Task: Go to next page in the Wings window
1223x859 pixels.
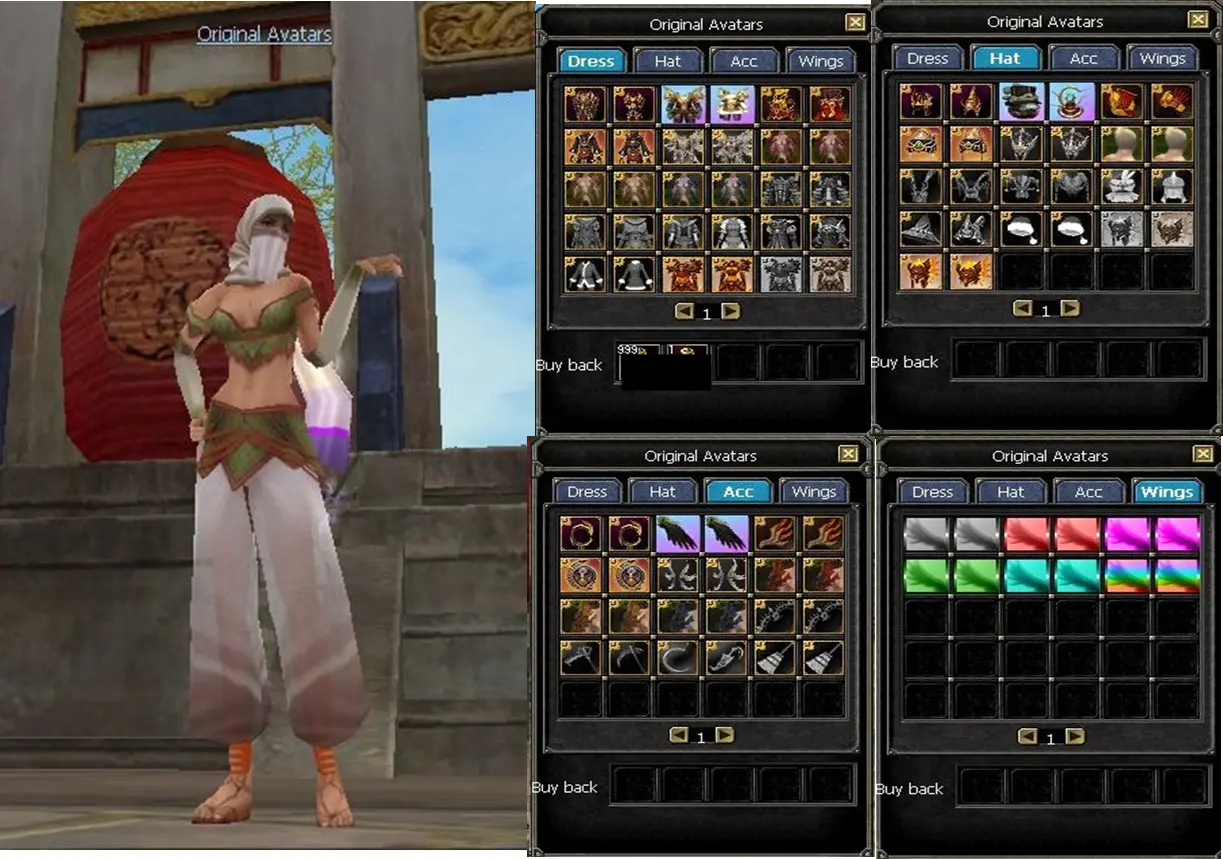Action: point(1075,737)
